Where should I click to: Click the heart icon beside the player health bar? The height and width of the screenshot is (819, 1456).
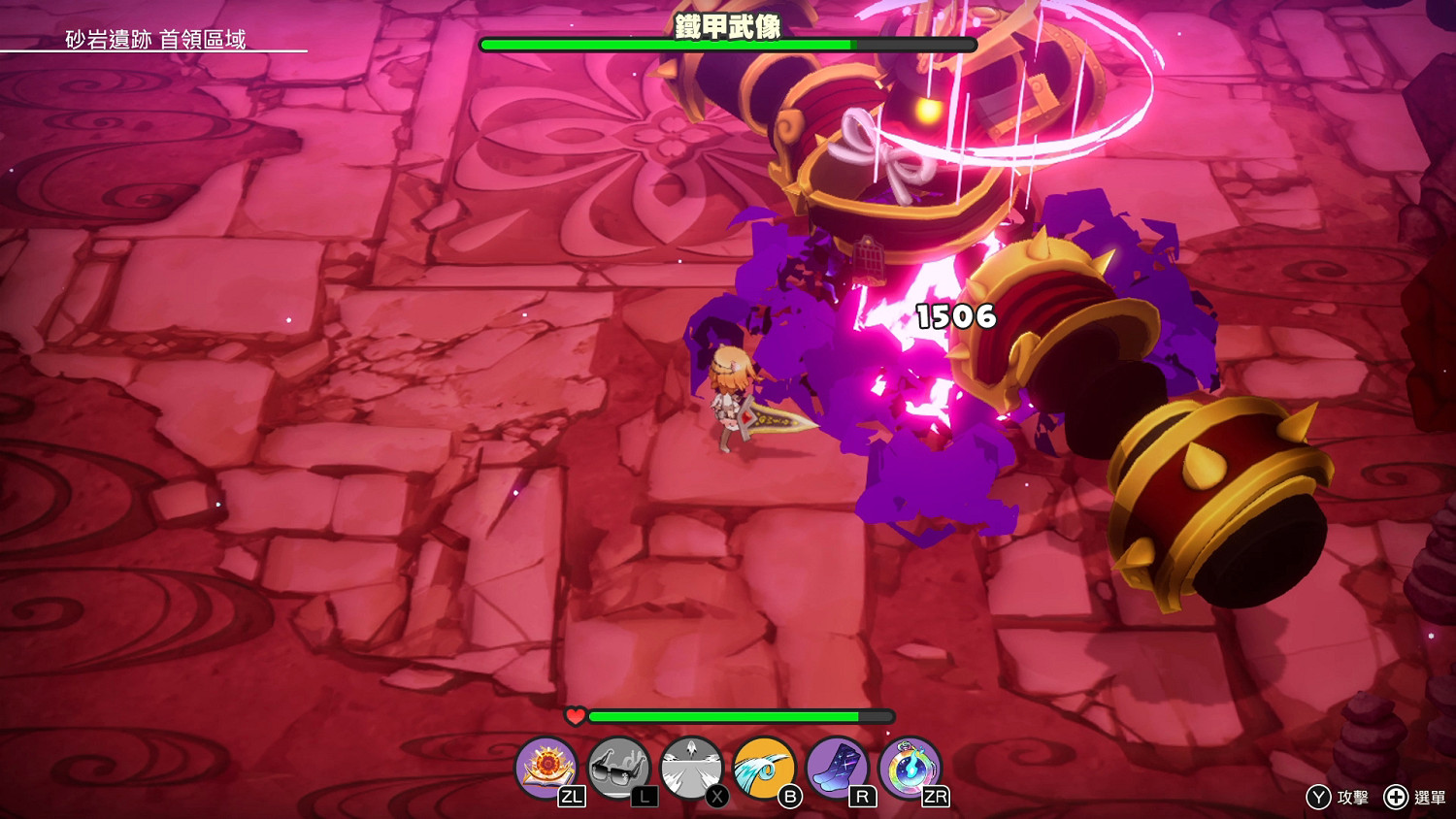pyautogui.click(x=574, y=716)
